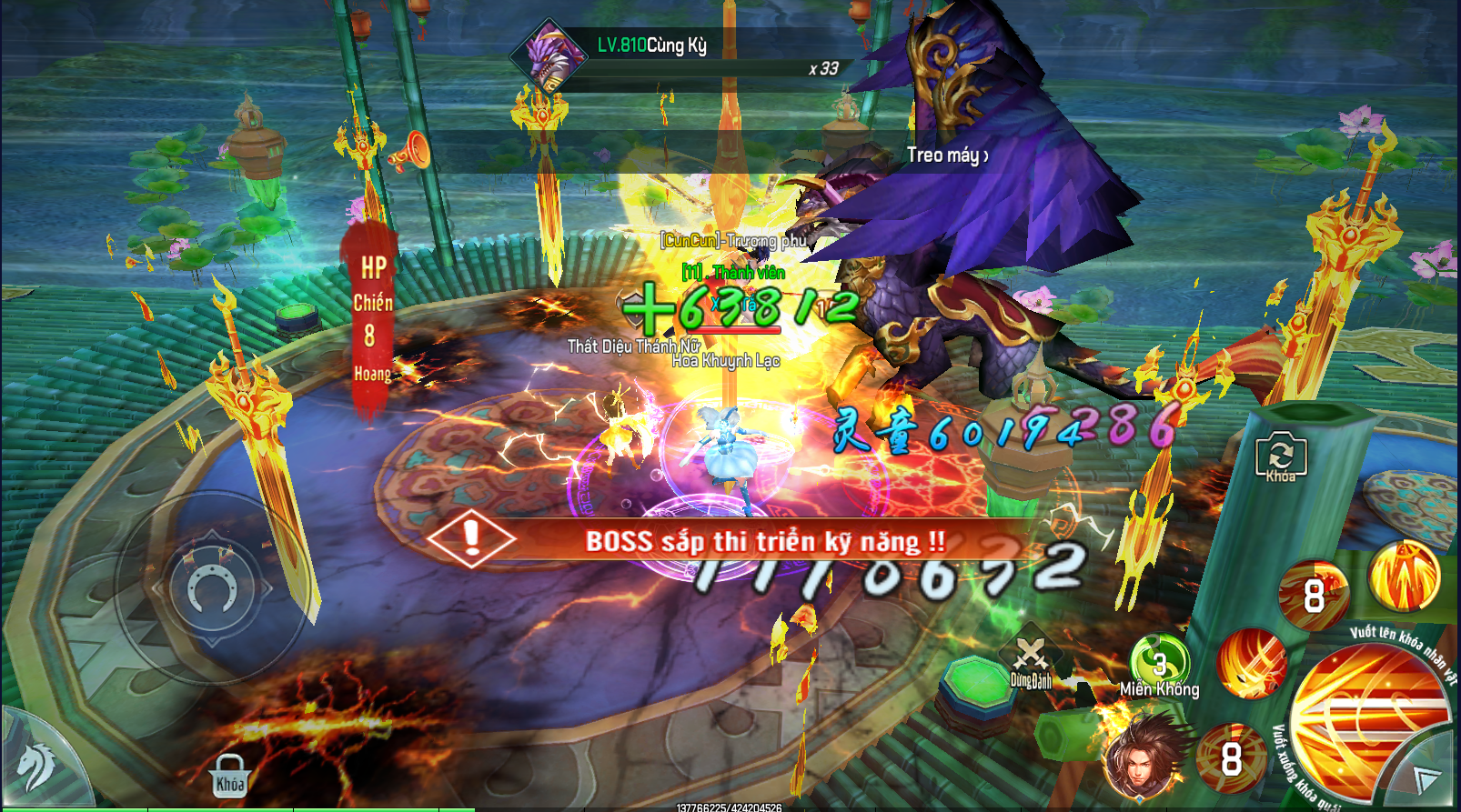Open the long-haired hero portrait
1461x812 pixels.
pos(1144,757)
